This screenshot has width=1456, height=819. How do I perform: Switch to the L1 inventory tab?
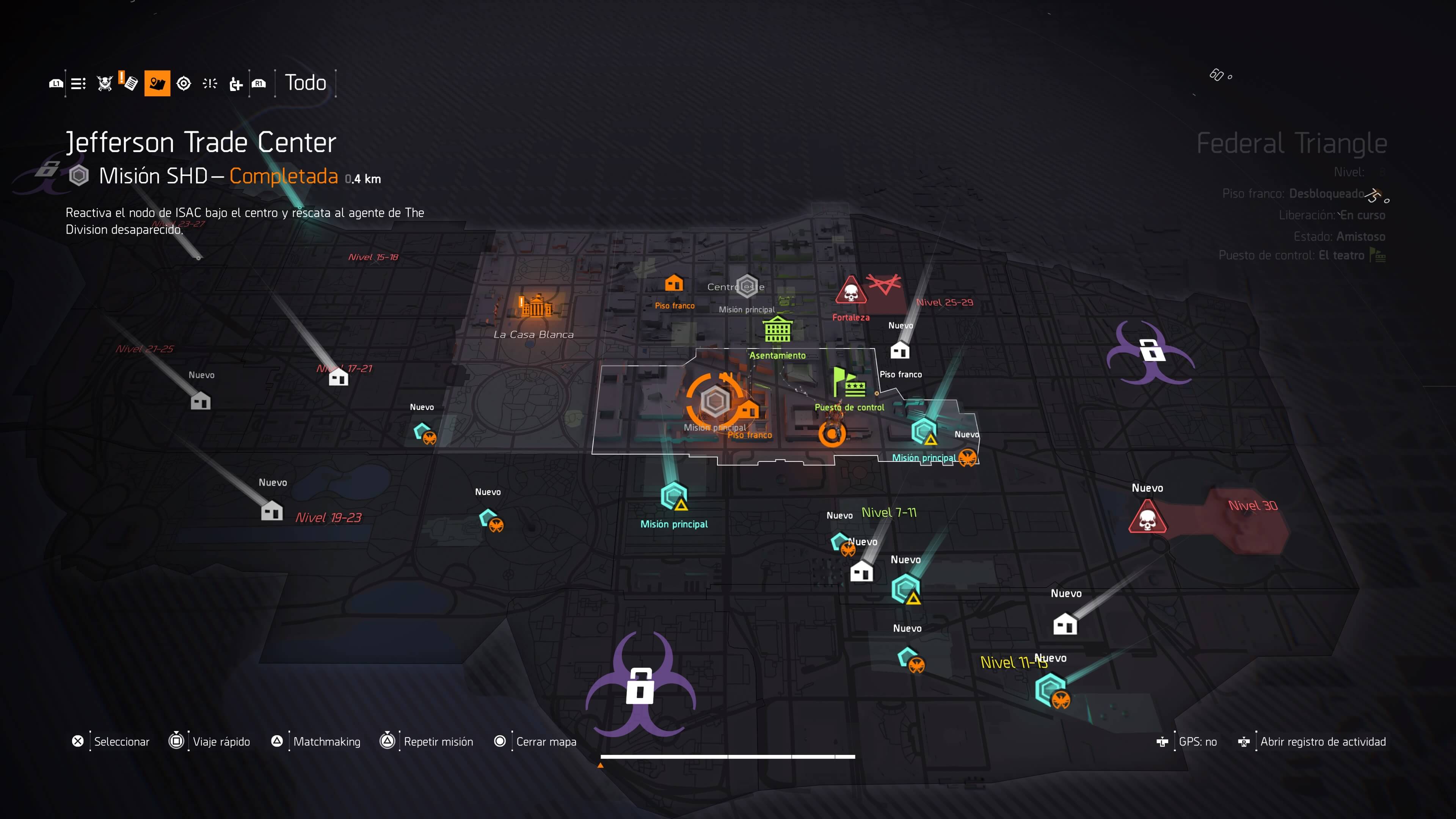point(55,83)
